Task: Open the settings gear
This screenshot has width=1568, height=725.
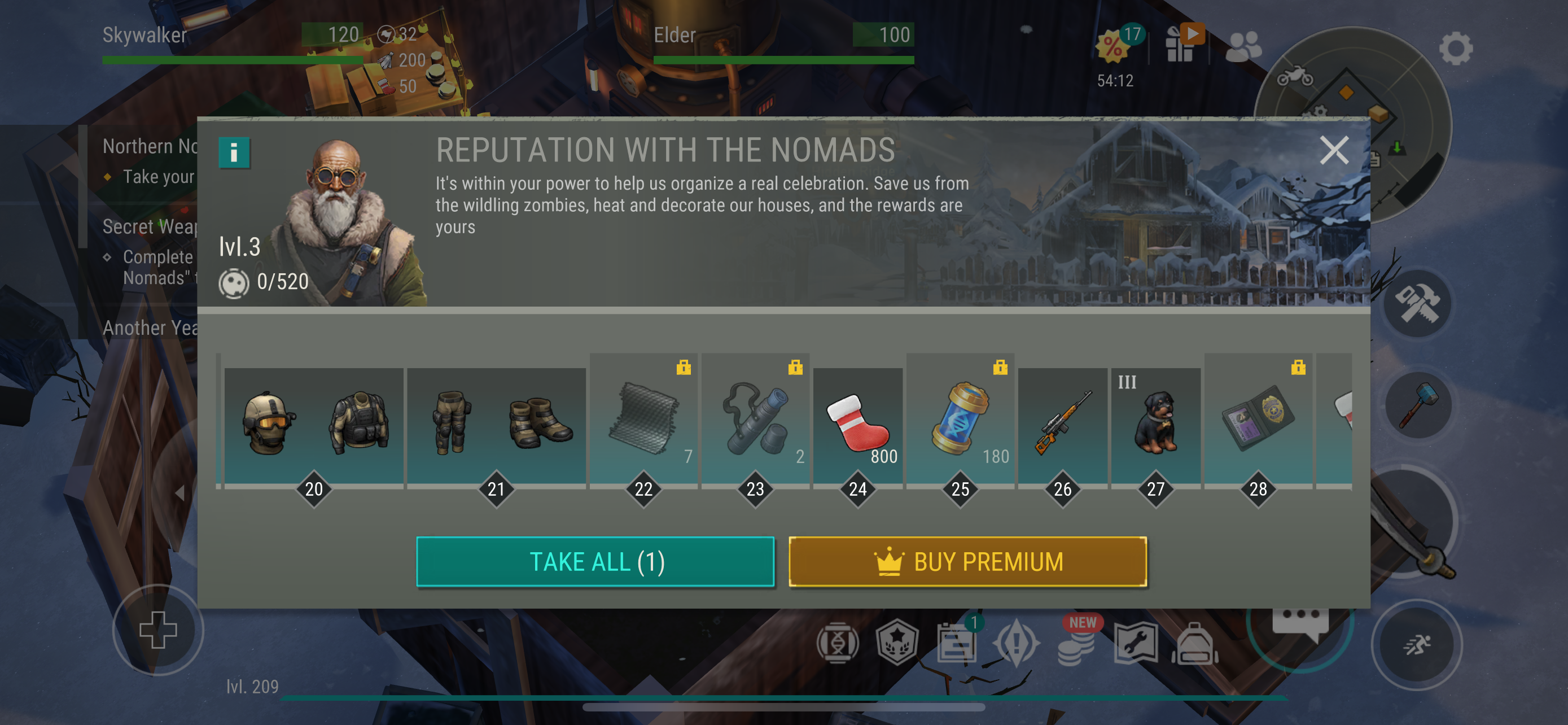Action: [x=1455, y=48]
